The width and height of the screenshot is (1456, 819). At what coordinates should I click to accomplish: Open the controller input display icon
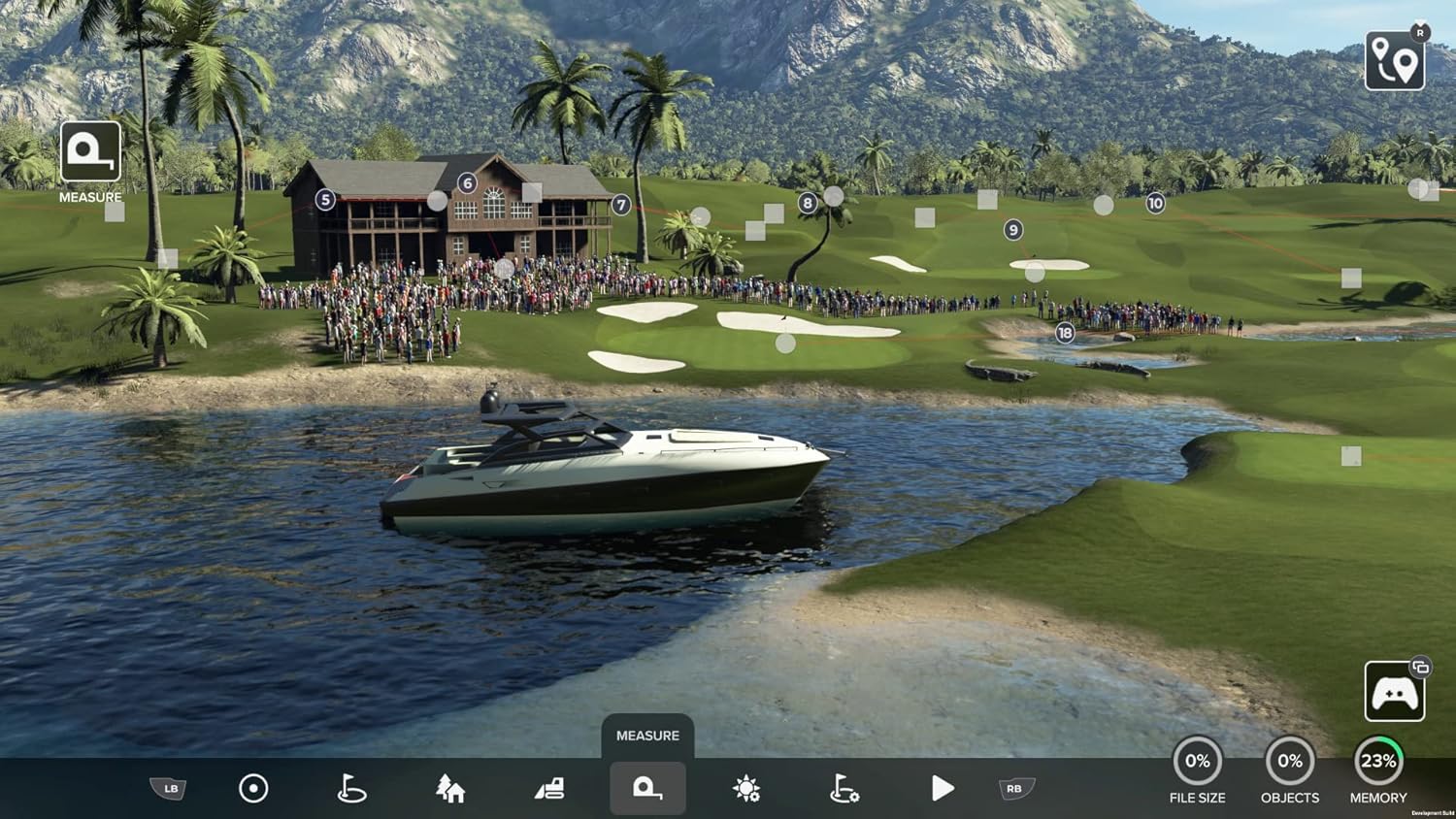click(x=1393, y=691)
